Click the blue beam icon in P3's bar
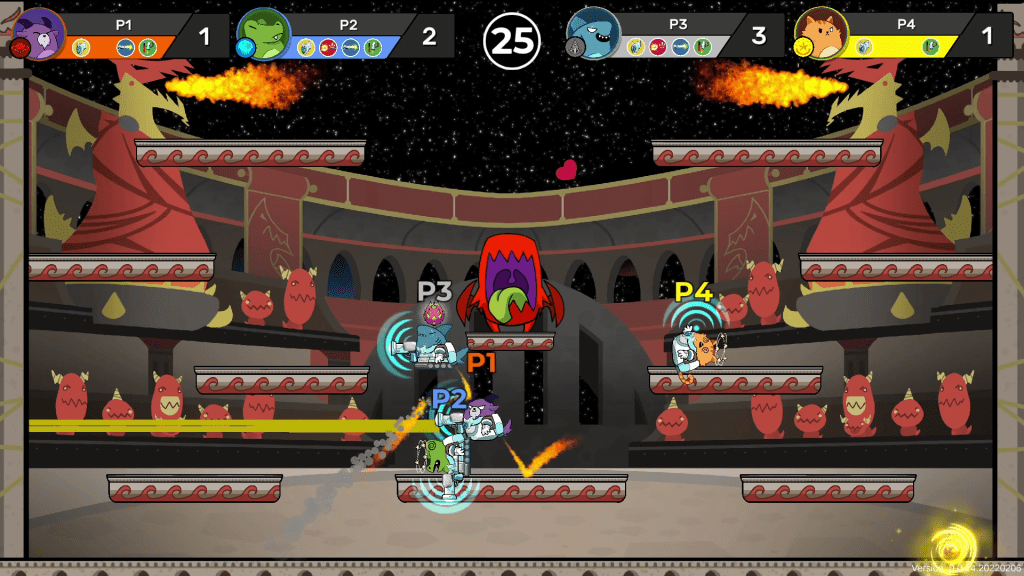1024x576 pixels. pyautogui.click(x=679, y=46)
